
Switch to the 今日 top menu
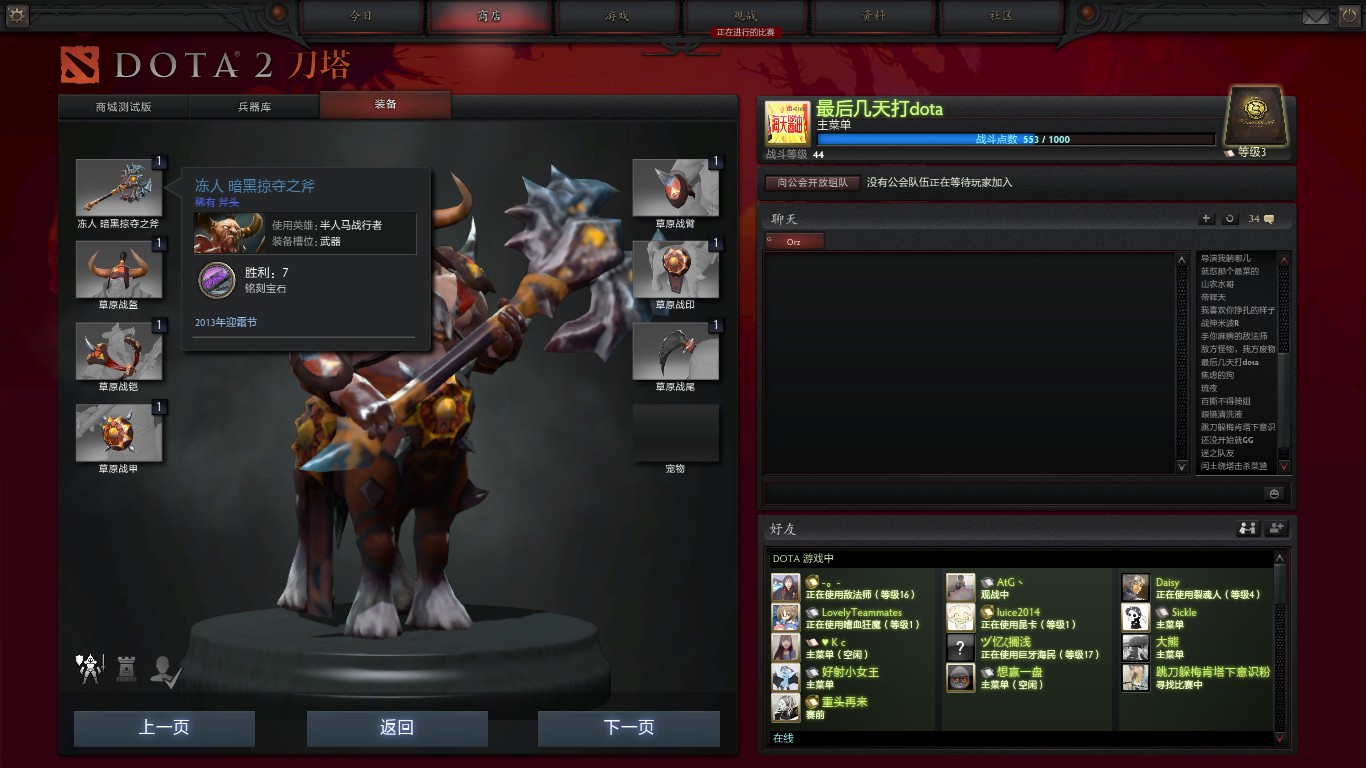(x=362, y=16)
